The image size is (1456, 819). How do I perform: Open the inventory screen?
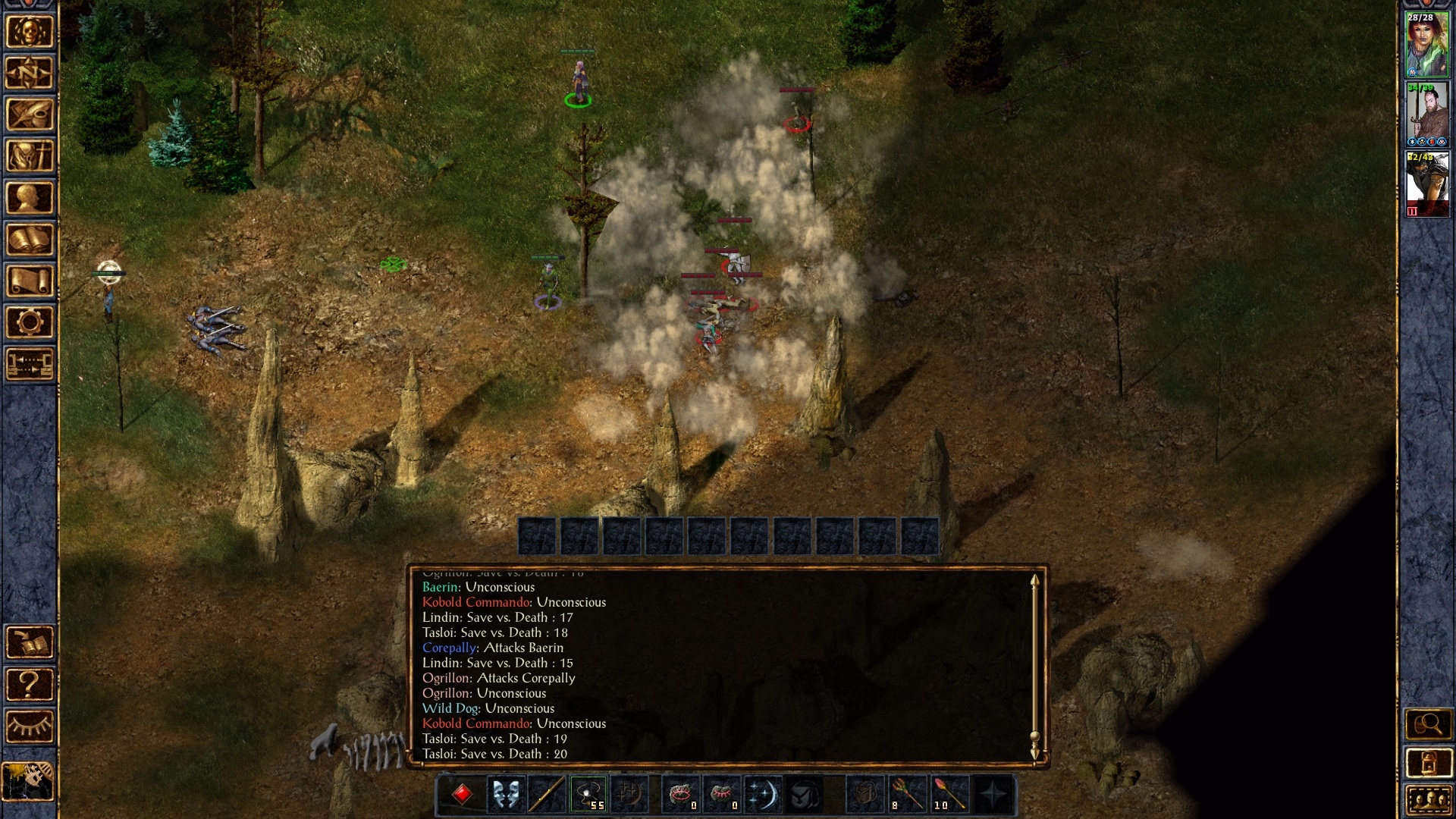click(x=30, y=157)
